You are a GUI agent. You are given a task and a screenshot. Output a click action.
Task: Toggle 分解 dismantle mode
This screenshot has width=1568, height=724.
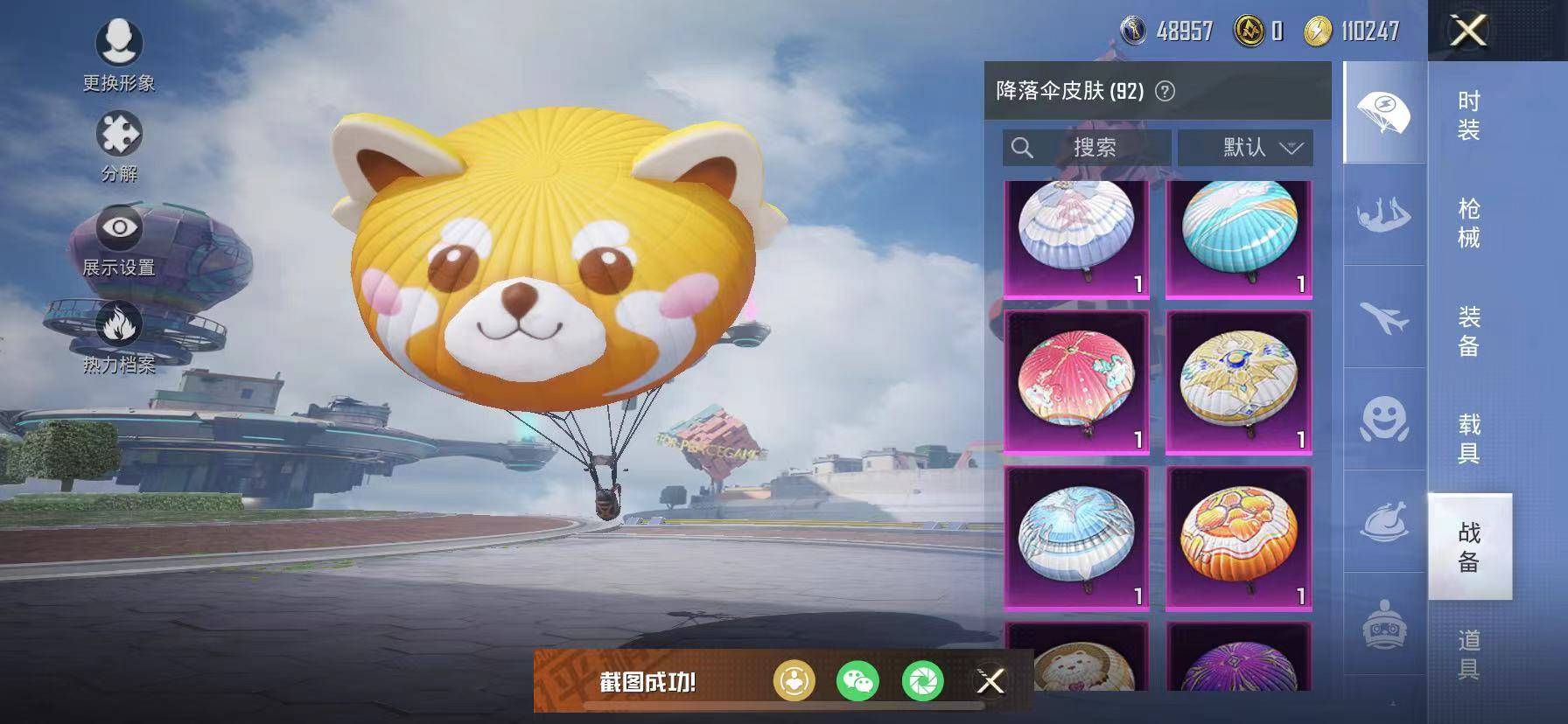pyautogui.click(x=120, y=133)
